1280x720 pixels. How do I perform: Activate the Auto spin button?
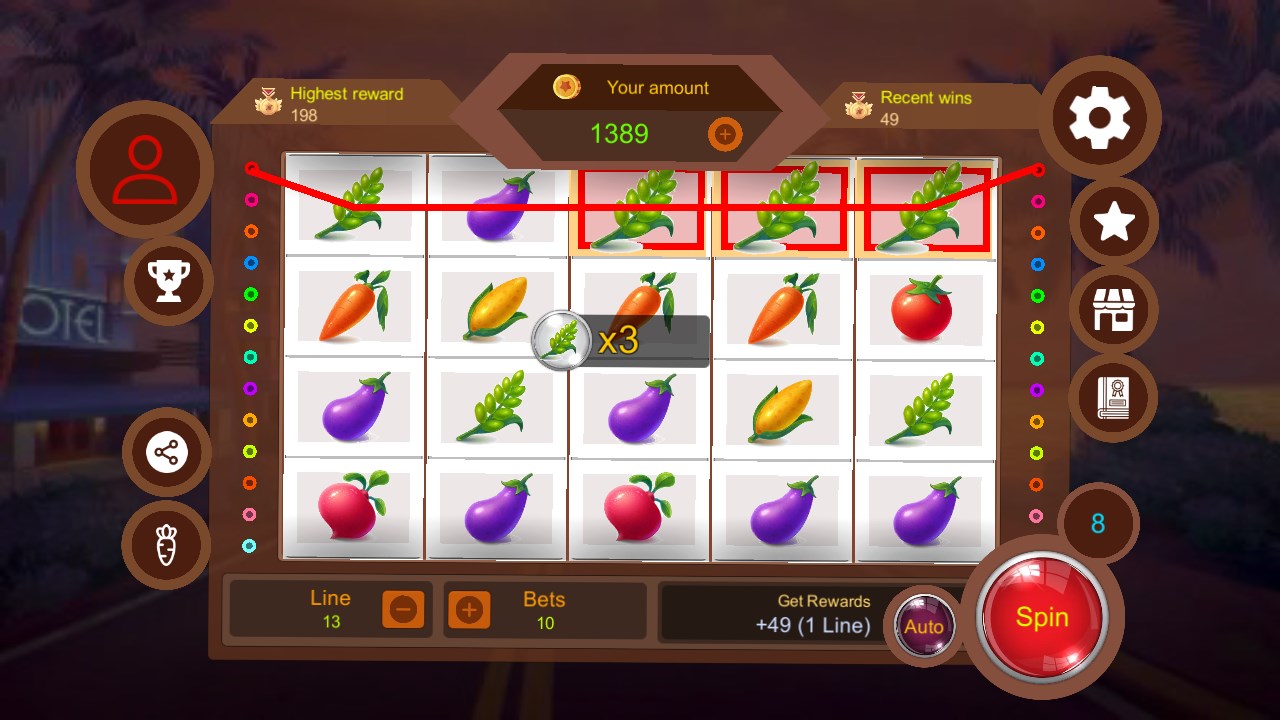923,627
